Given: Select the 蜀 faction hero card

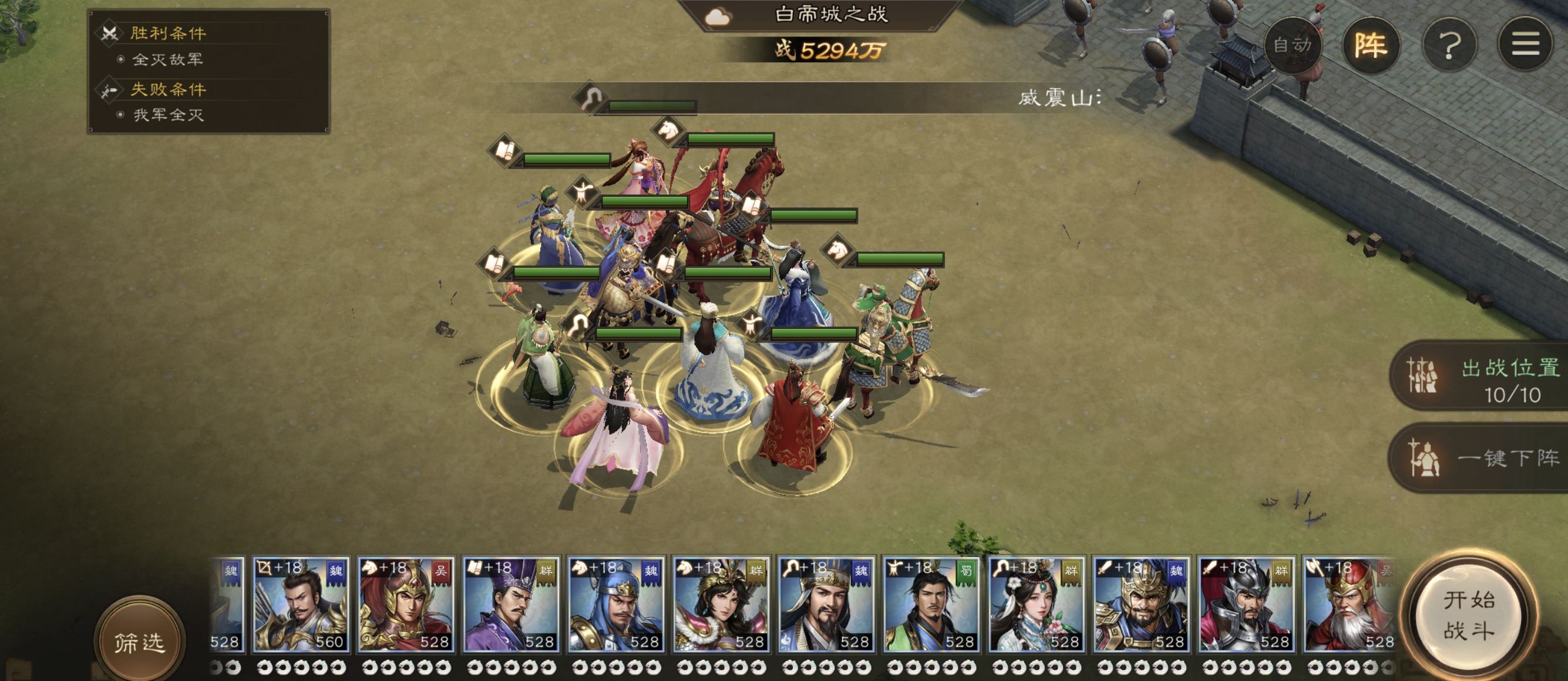Looking at the screenshot, I should [931, 605].
